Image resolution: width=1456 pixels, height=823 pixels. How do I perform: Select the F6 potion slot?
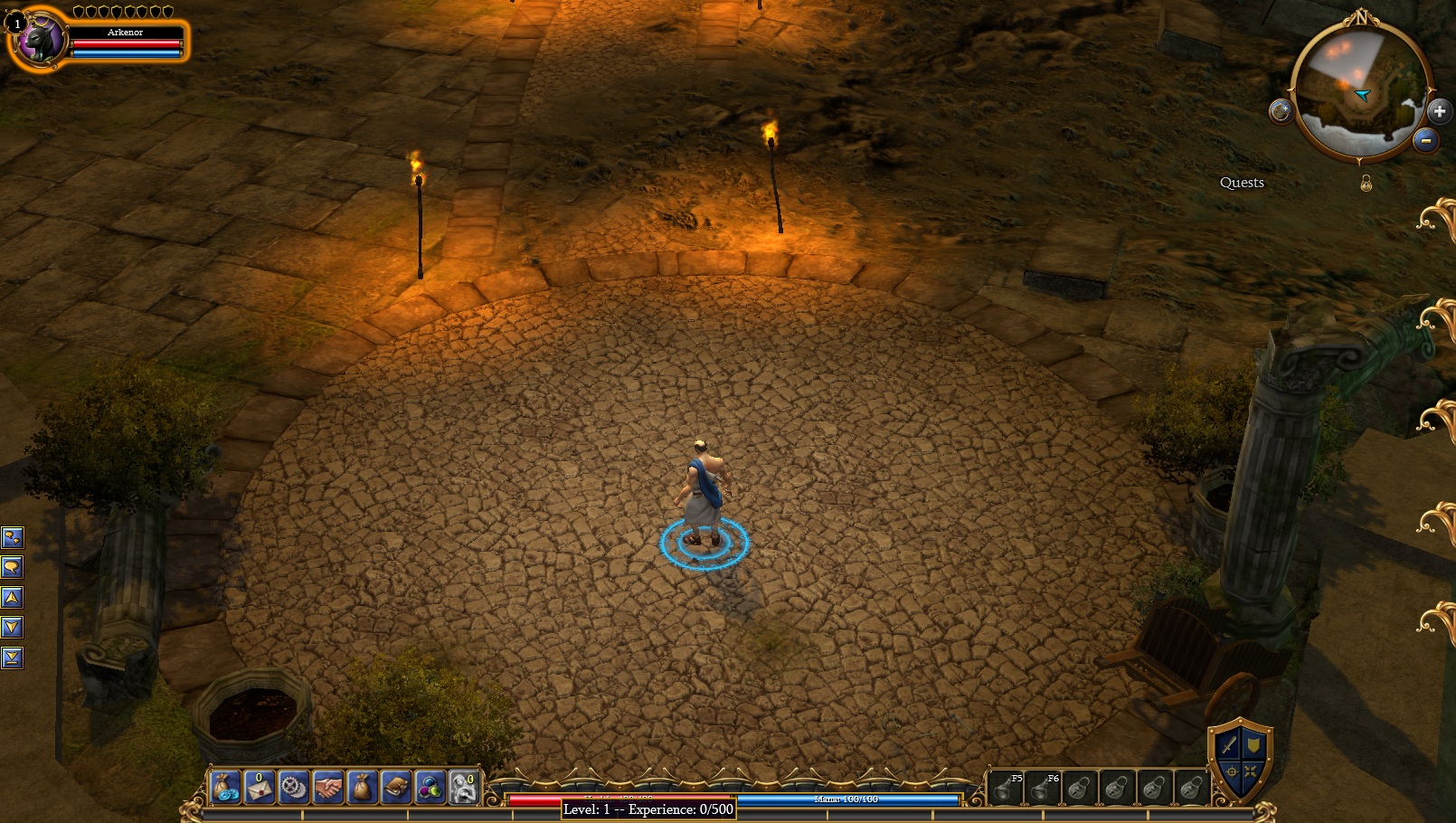1043,788
